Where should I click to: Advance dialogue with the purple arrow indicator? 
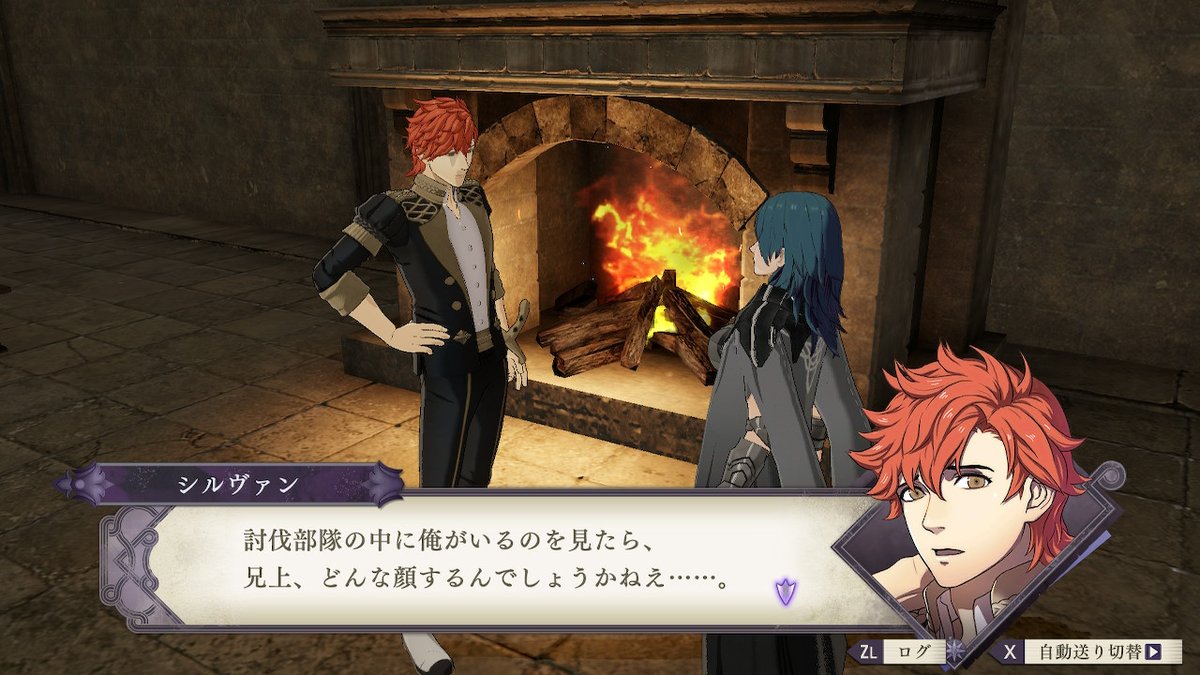[x=784, y=591]
